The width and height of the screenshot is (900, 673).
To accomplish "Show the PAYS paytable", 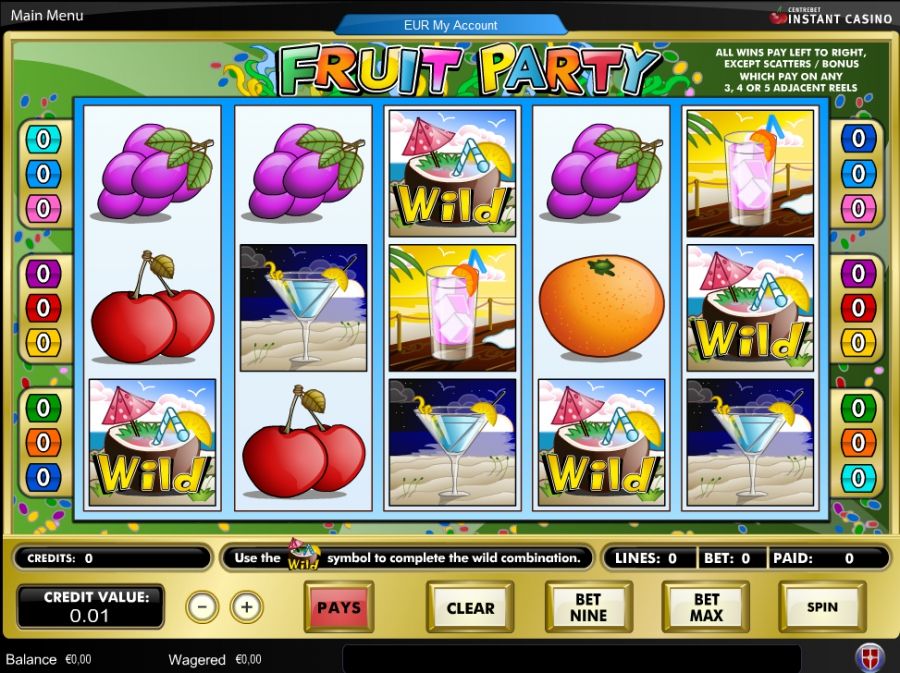I will pos(339,607).
